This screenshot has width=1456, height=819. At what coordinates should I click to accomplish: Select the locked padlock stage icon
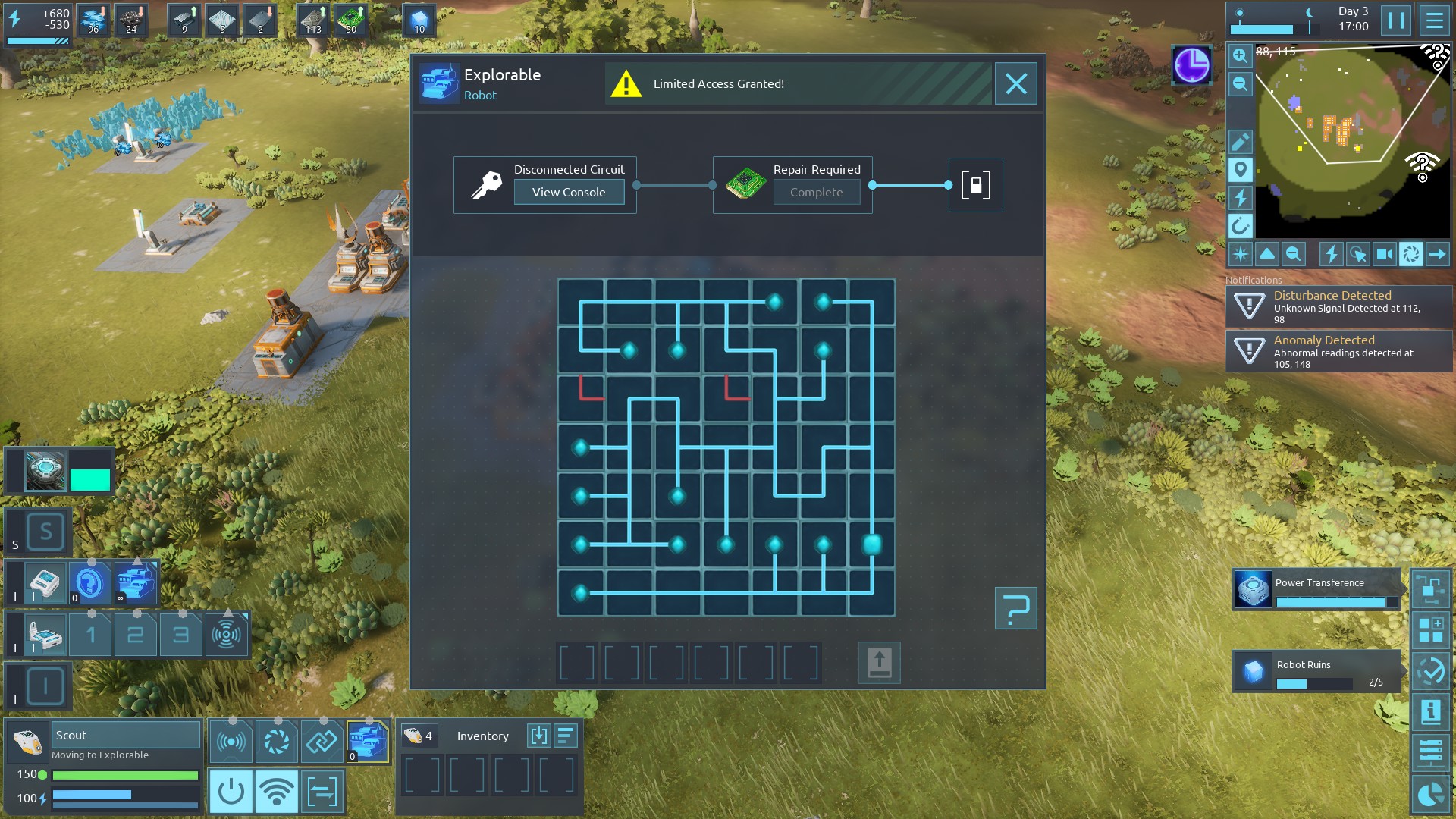(975, 185)
